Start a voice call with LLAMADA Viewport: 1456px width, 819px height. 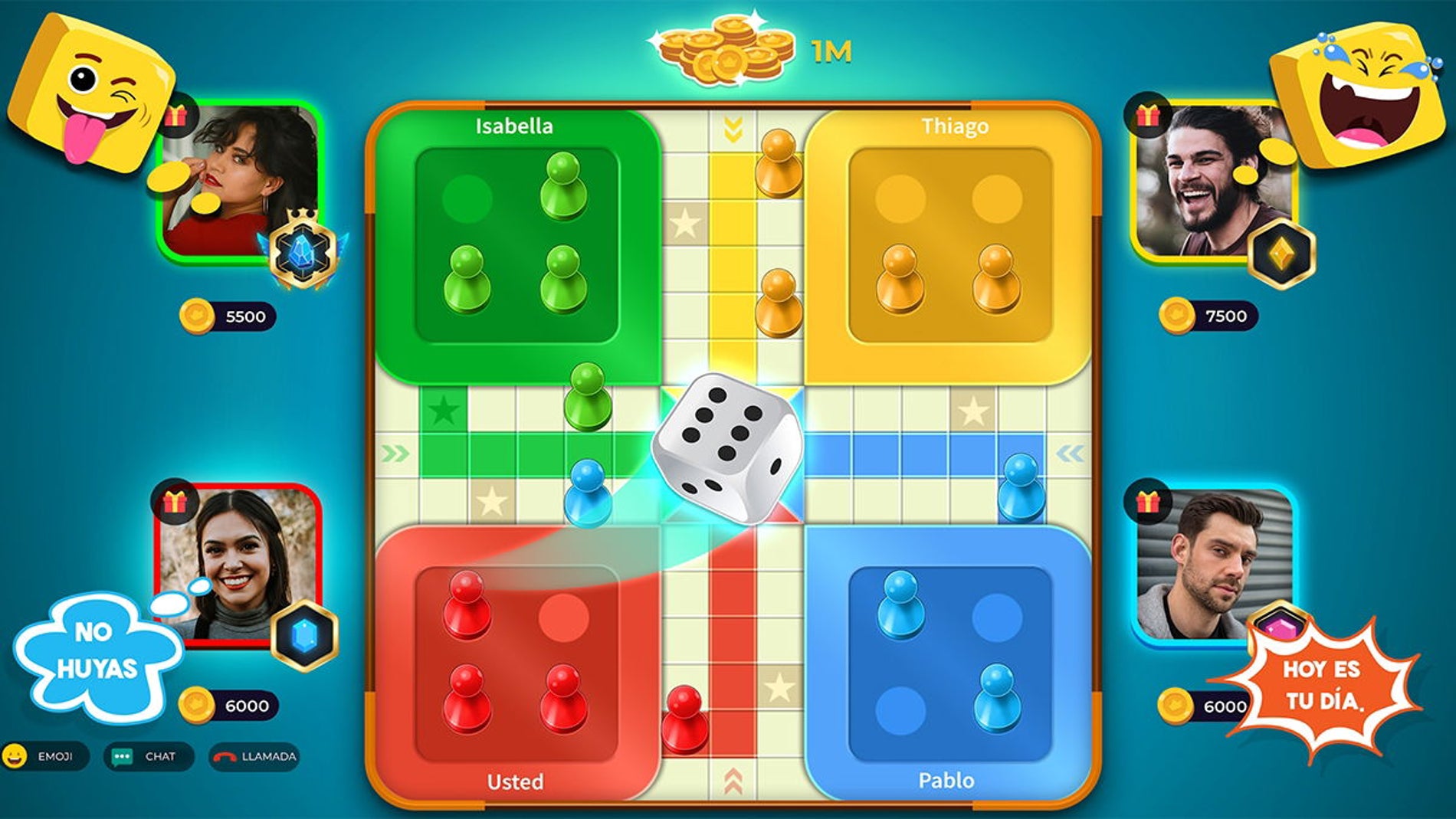coord(254,756)
